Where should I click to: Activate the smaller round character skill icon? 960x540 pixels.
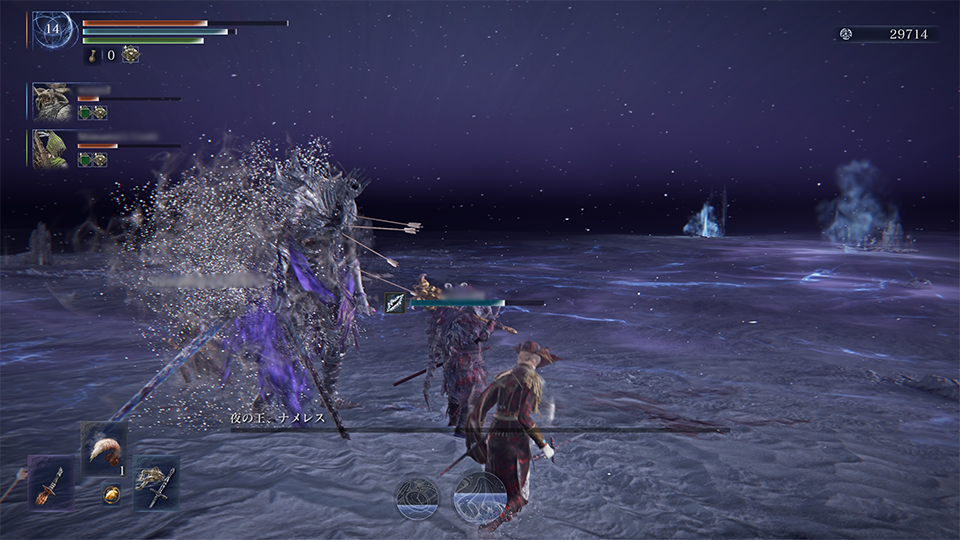[416, 498]
